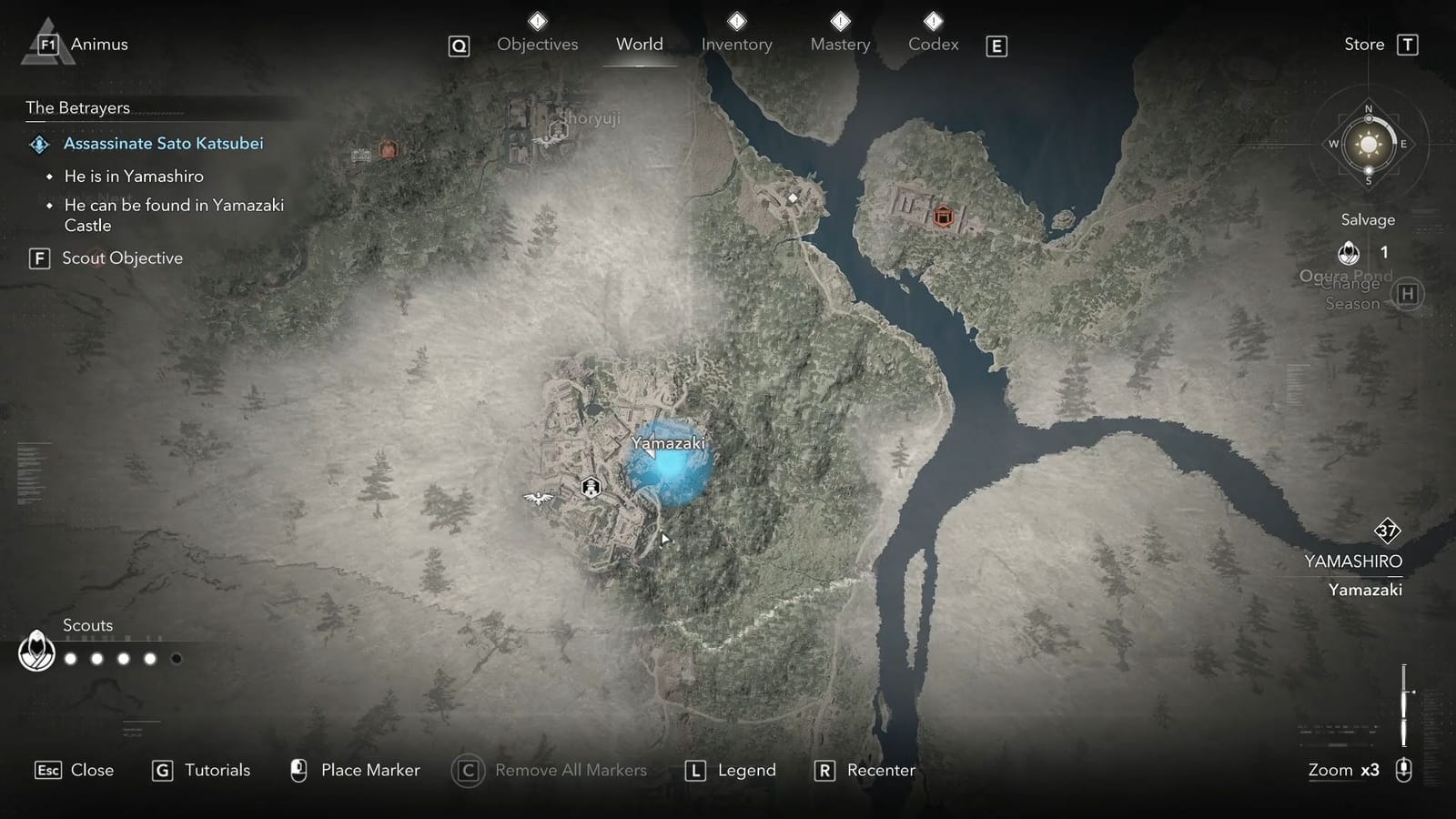
Task: Click the eagle synchronization icon near Yamazaki
Action: click(537, 496)
